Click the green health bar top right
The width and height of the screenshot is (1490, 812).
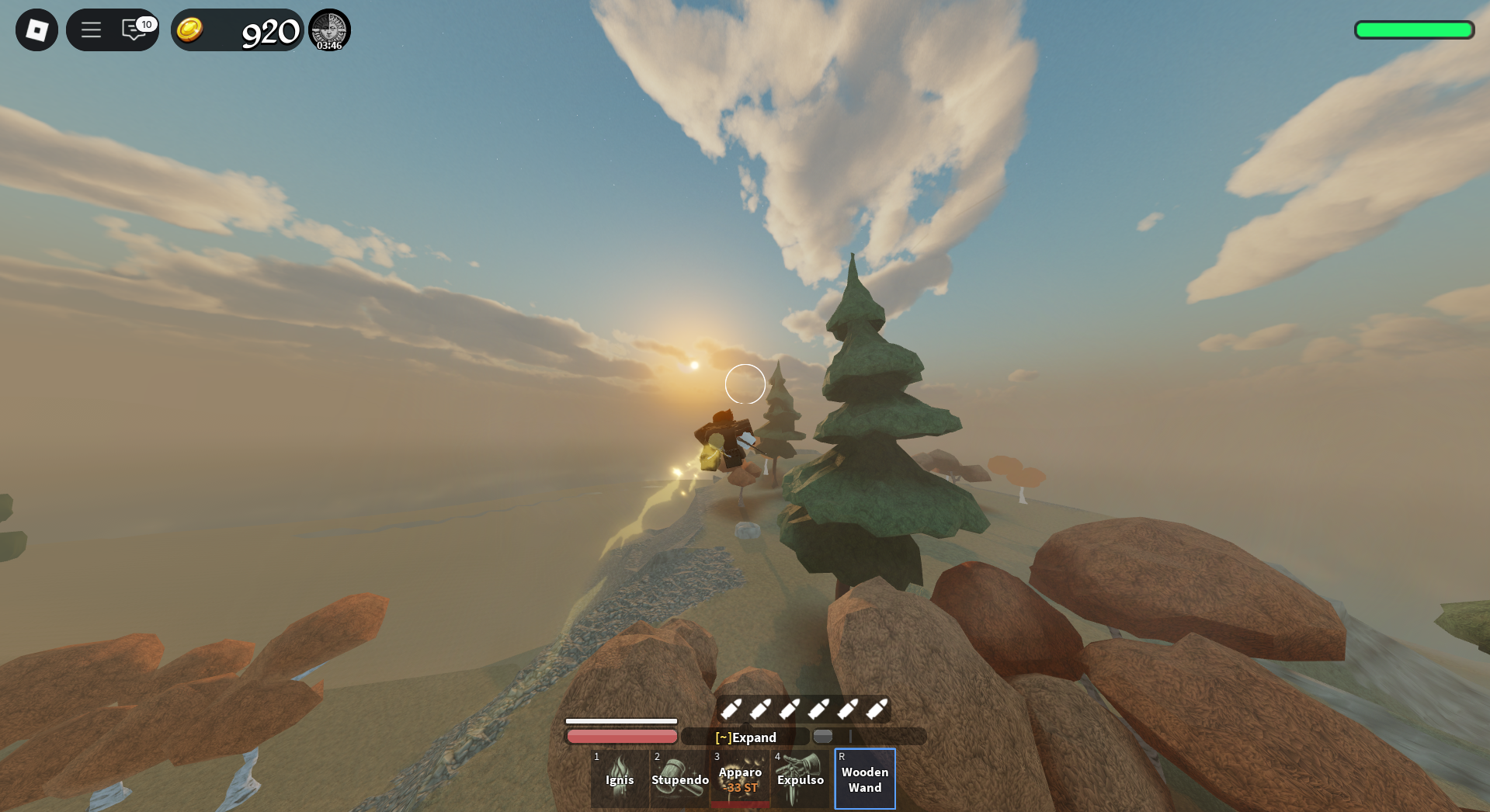1414,29
